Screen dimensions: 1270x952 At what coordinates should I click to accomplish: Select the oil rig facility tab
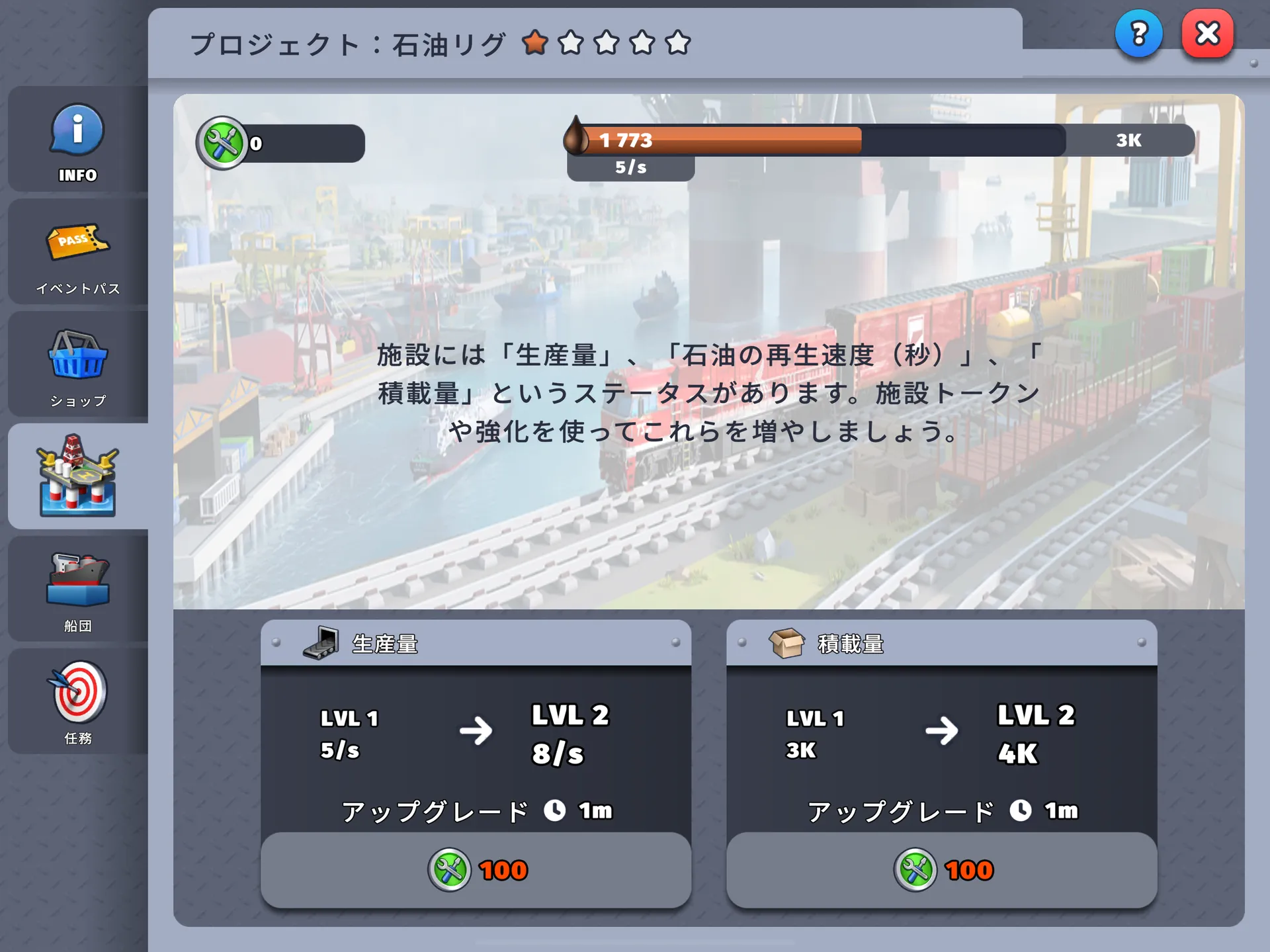pos(78,476)
